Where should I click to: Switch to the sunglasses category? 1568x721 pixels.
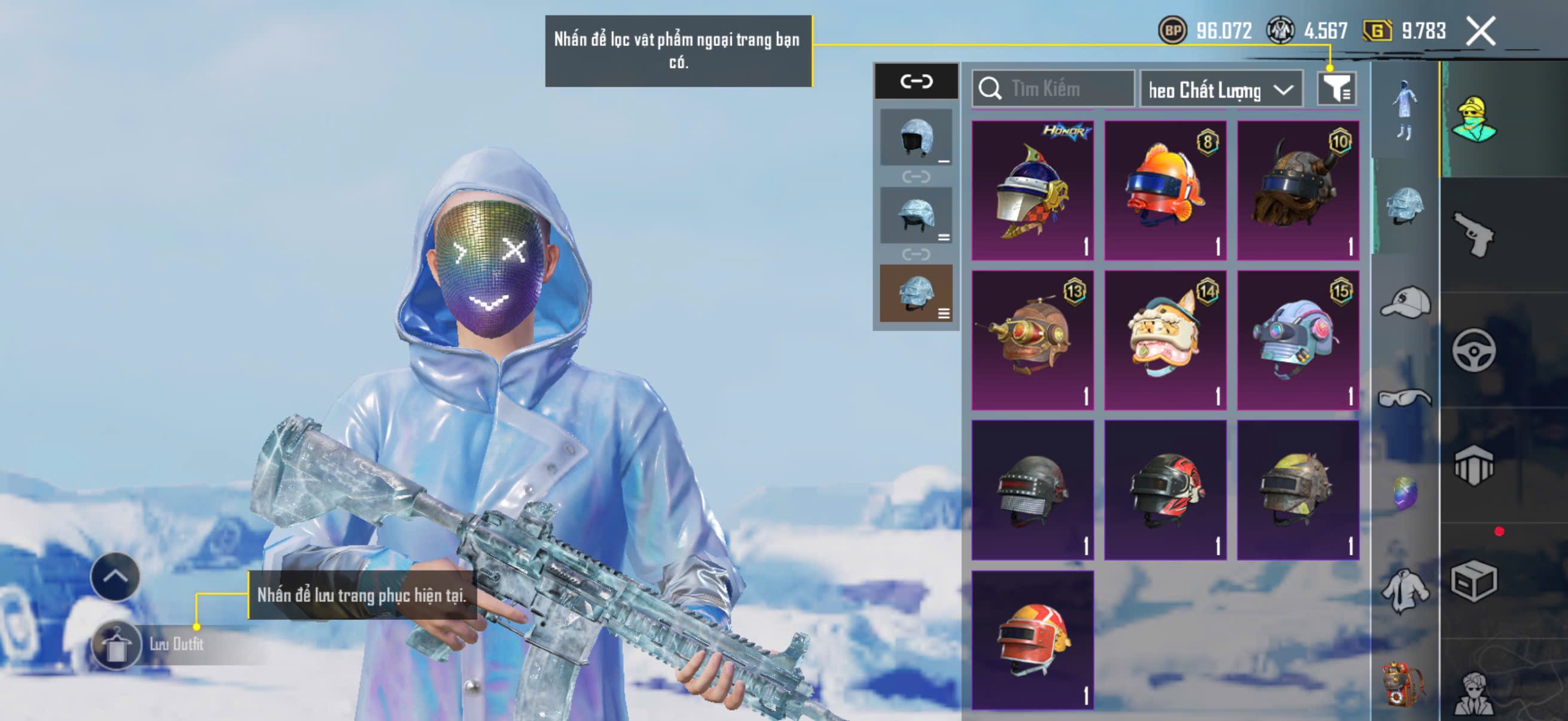(x=1405, y=398)
